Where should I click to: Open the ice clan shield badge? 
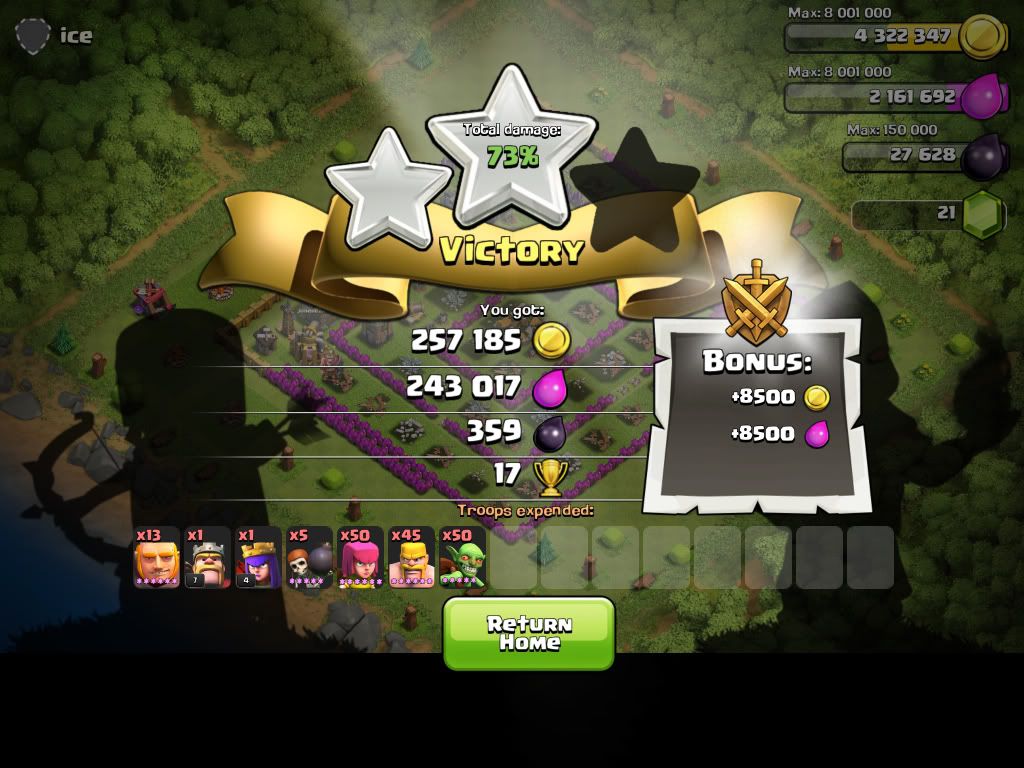pyautogui.click(x=33, y=36)
